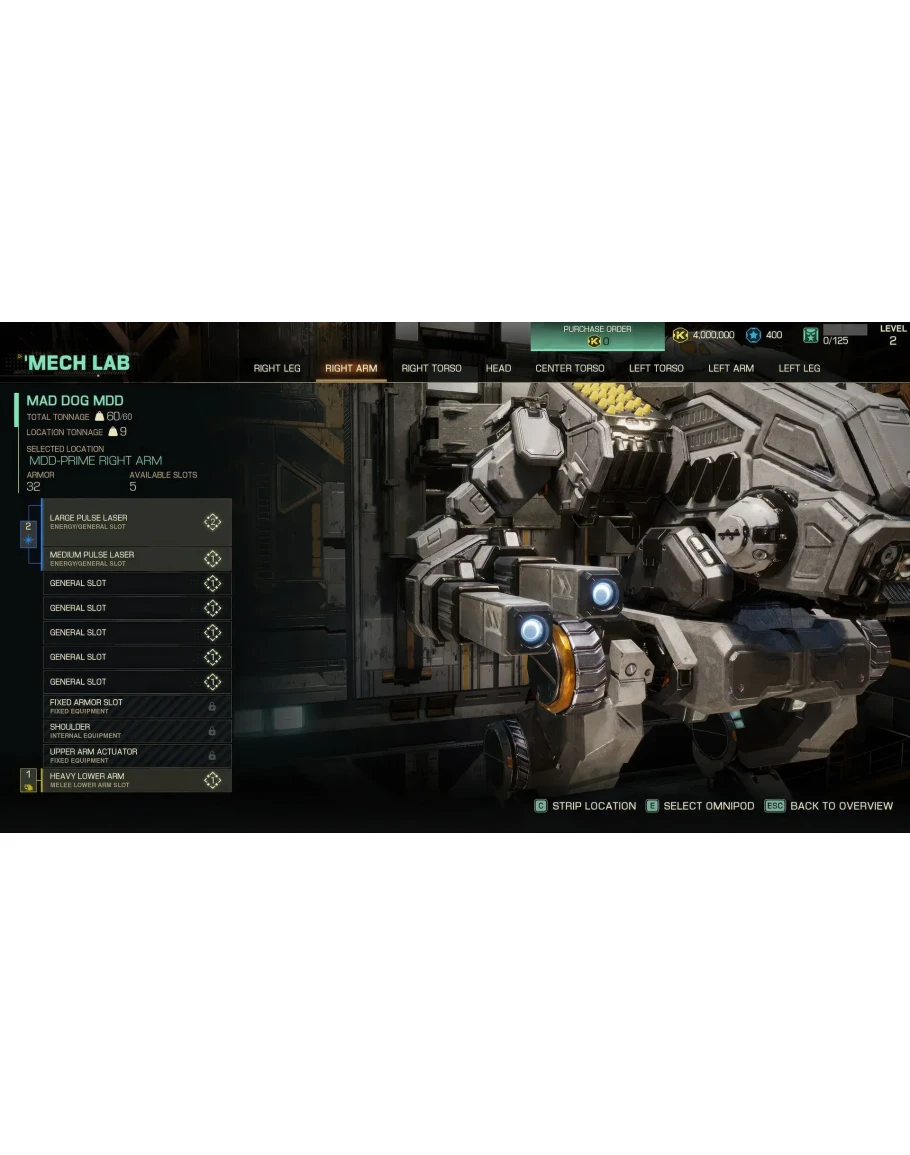
Task: Show the Left Arm tab
Action: pos(731,369)
